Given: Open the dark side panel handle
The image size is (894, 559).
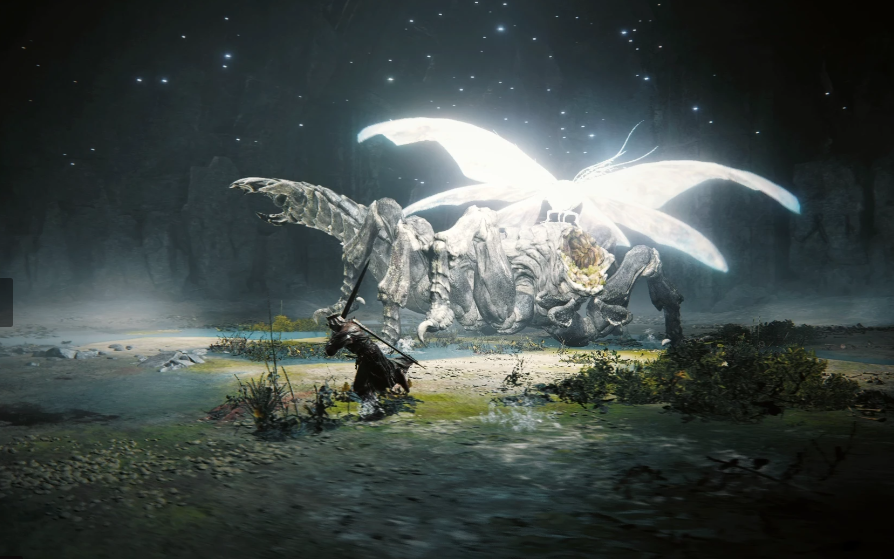Looking at the screenshot, I should tap(6, 302).
